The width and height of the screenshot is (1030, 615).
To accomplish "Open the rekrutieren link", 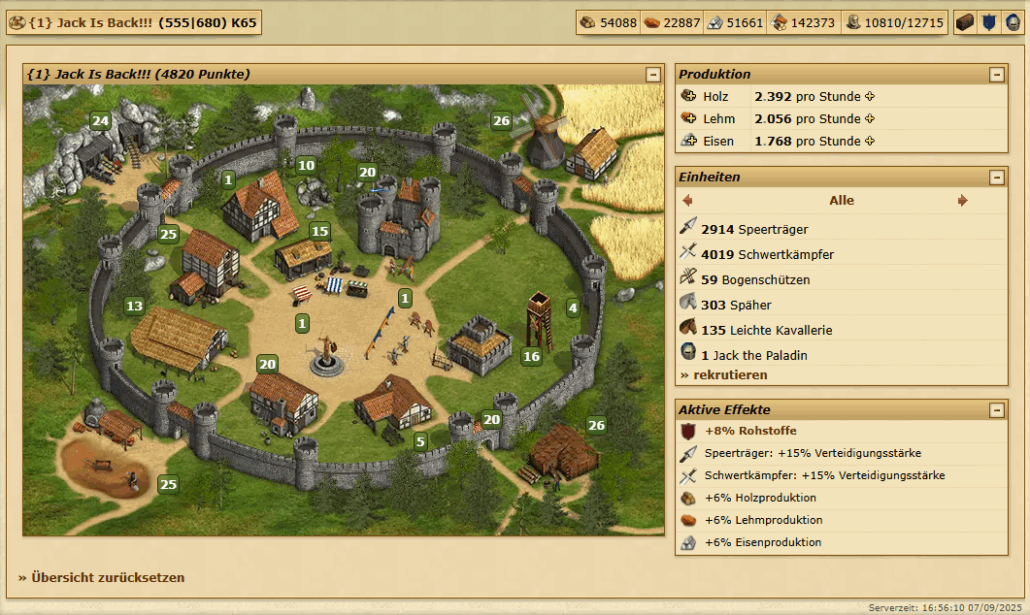I will tap(724, 375).
